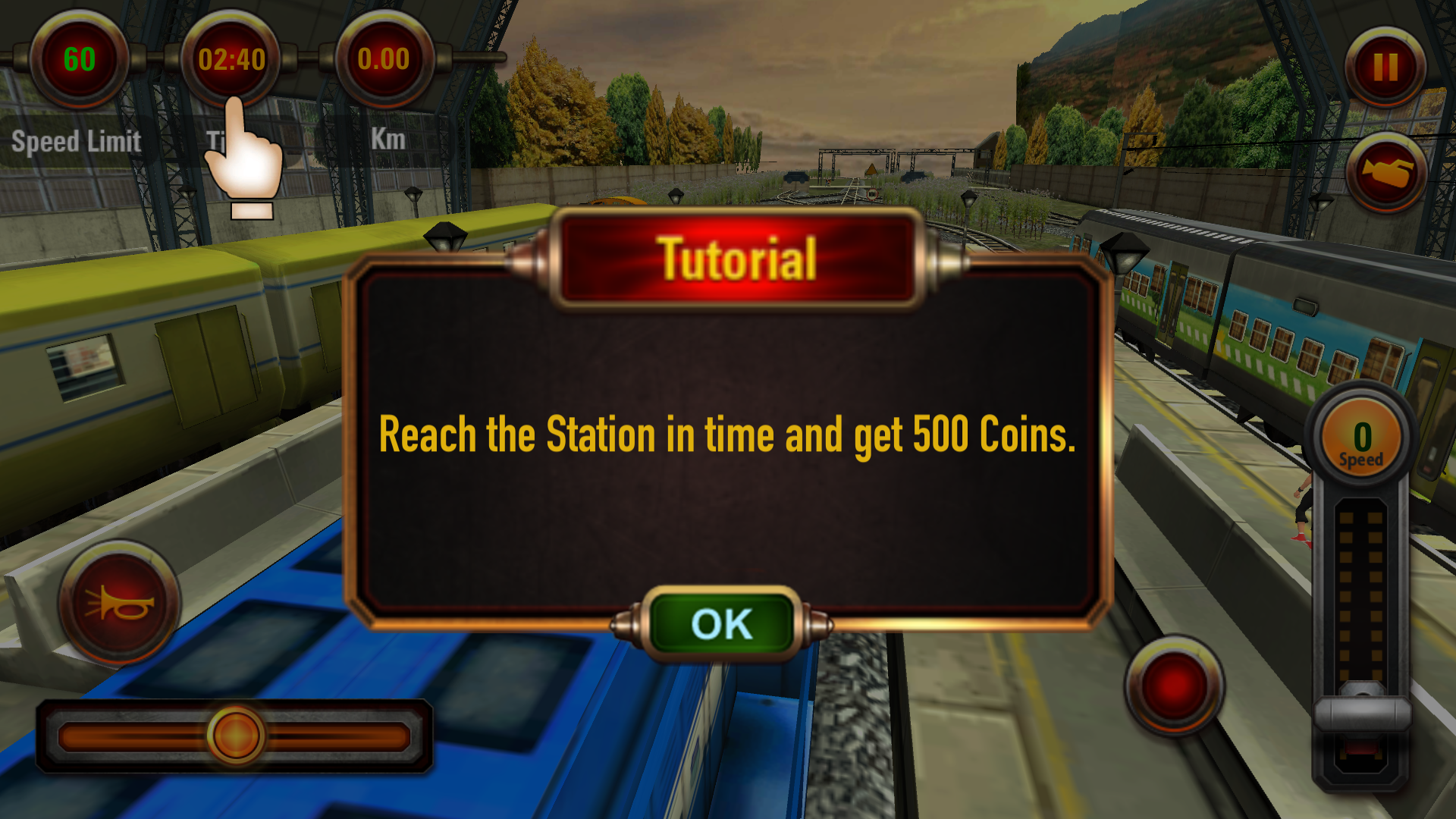Click the timer showing 02:40
Screen dimensions: 1456x819
point(231,57)
